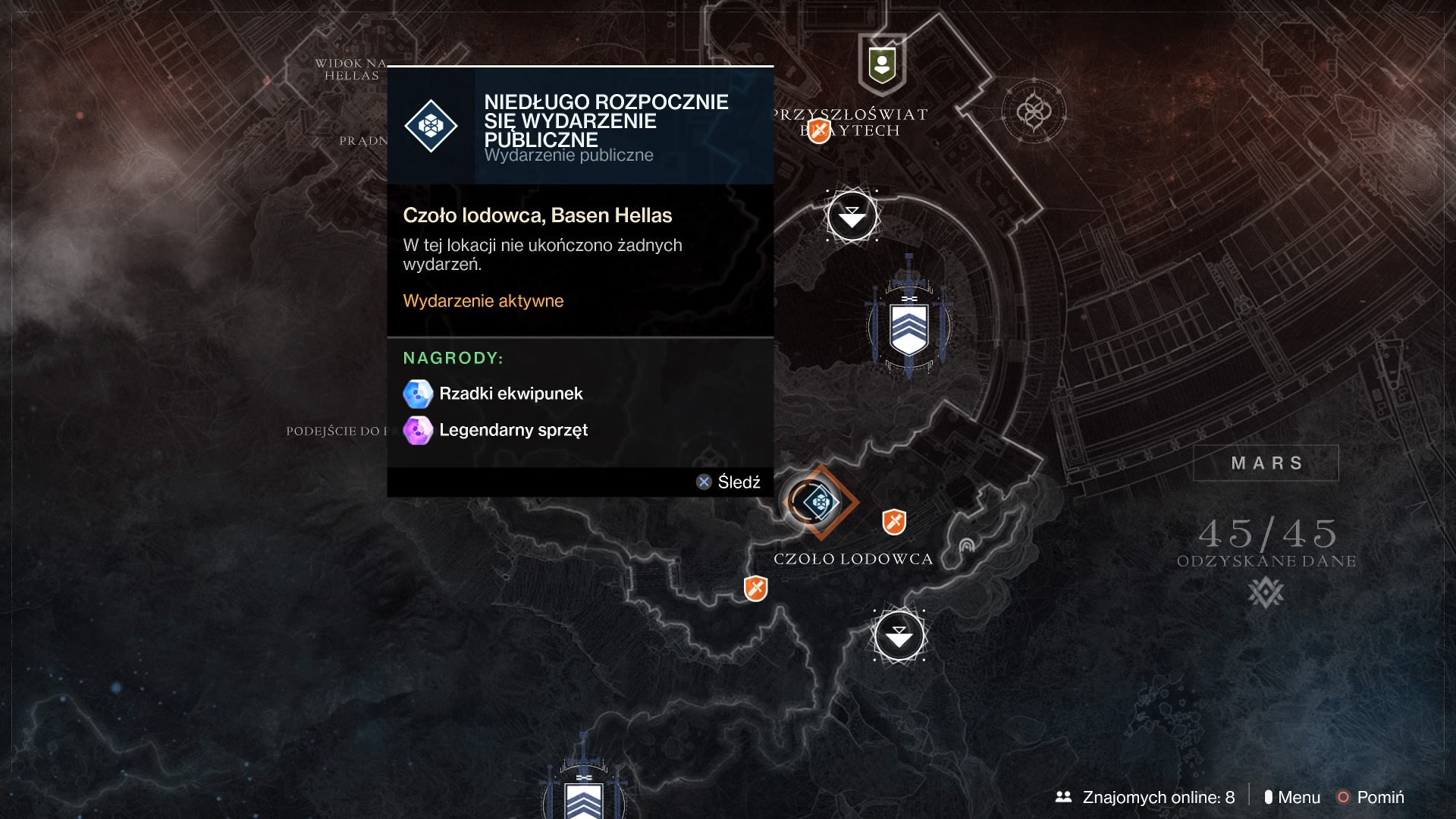Click the ornate circular emblem map marker
This screenshot has height=819, width=1456.
tap(1034, 112)
